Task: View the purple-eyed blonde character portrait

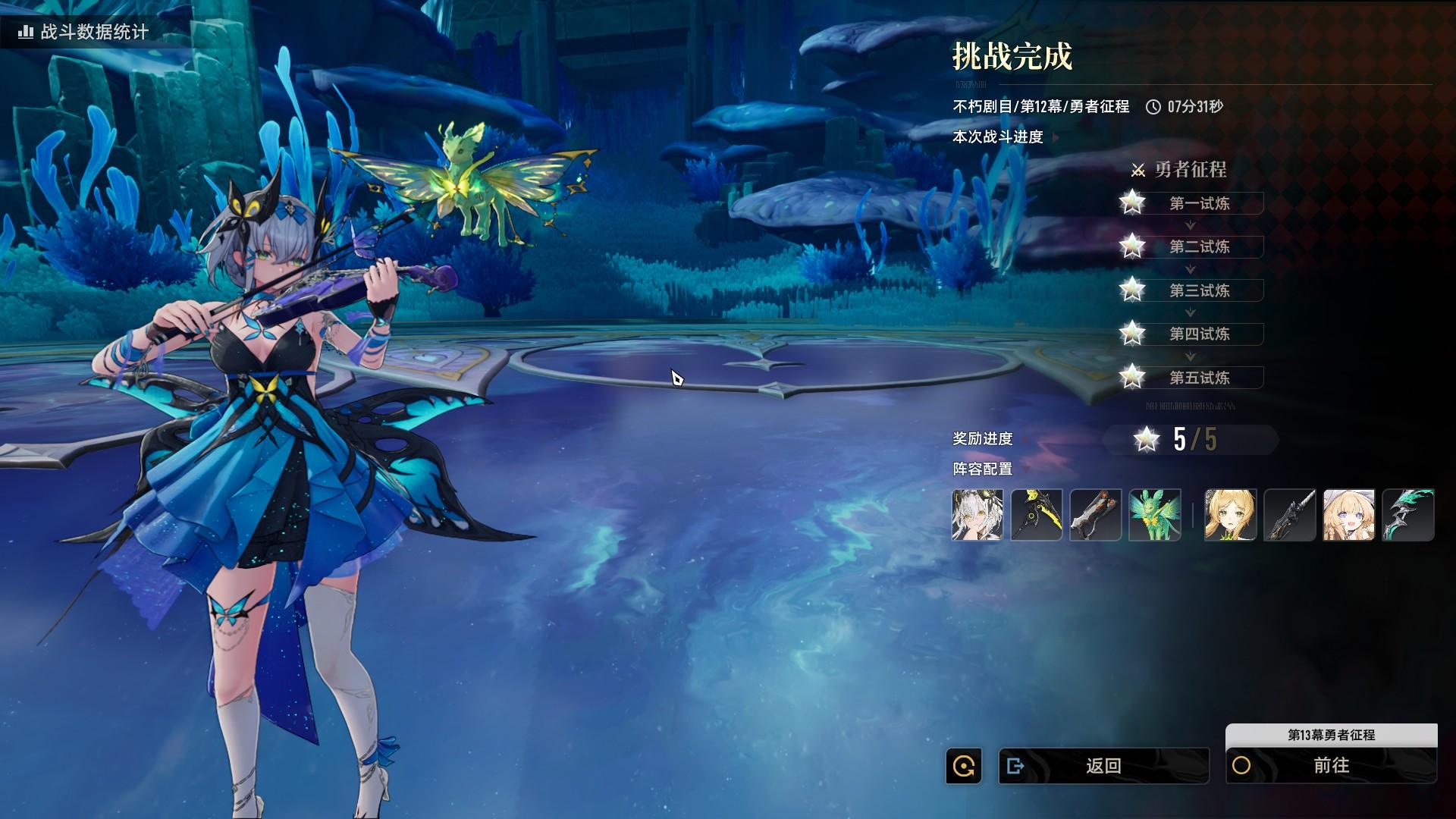Action: click(x=1349, y=515)
